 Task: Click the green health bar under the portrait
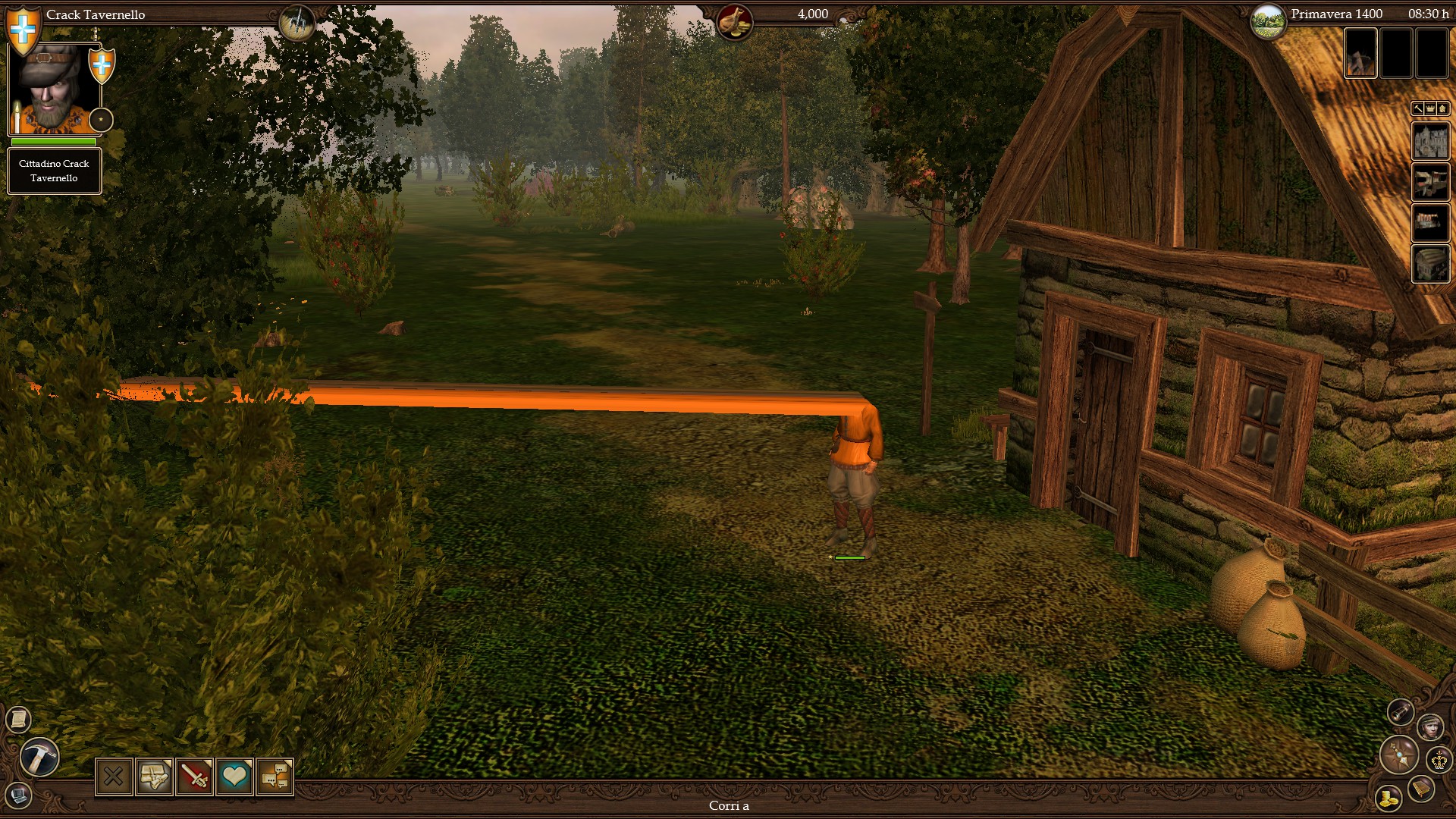(52, 143)
